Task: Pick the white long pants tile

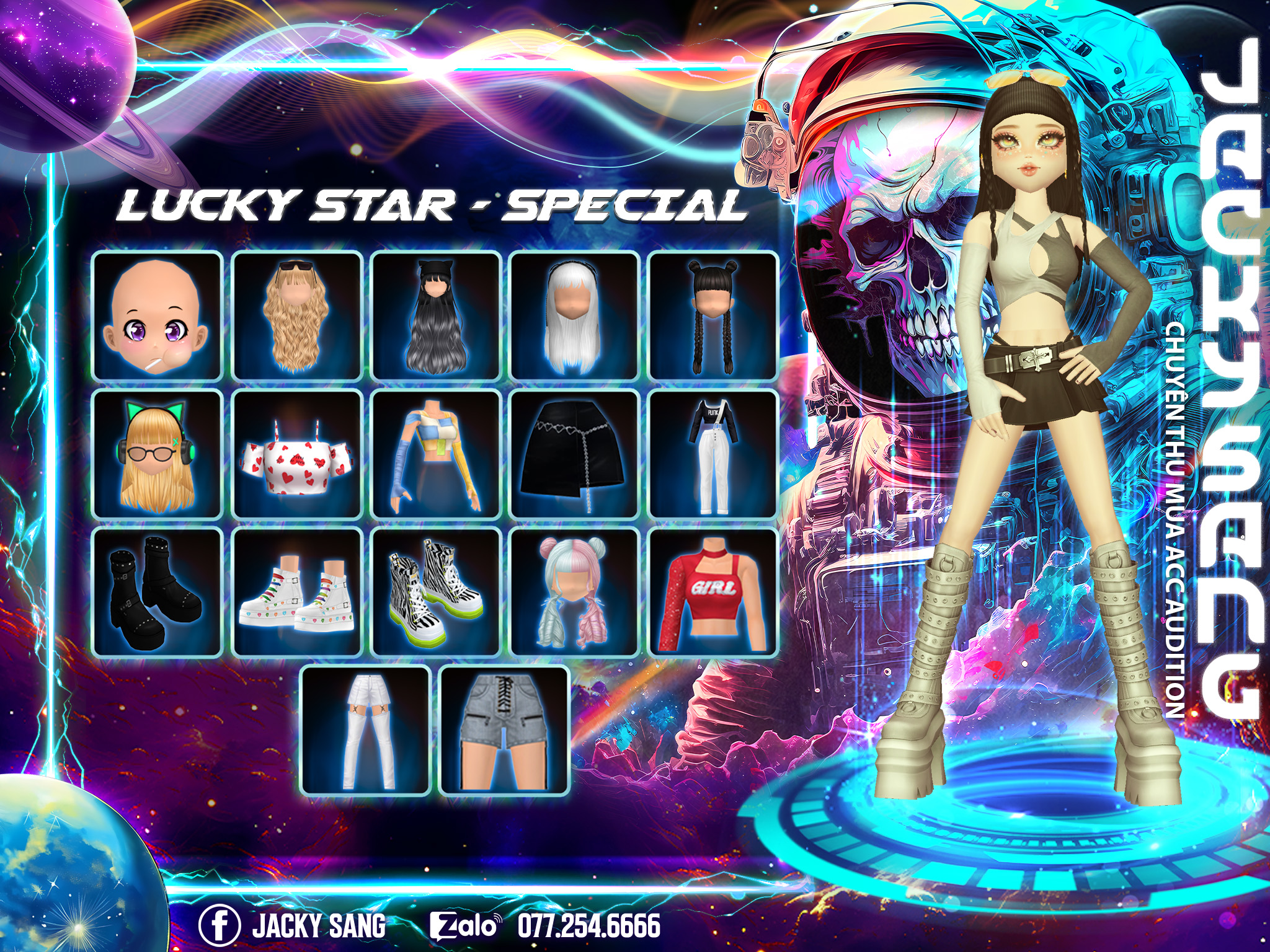Action: [366, 731]
